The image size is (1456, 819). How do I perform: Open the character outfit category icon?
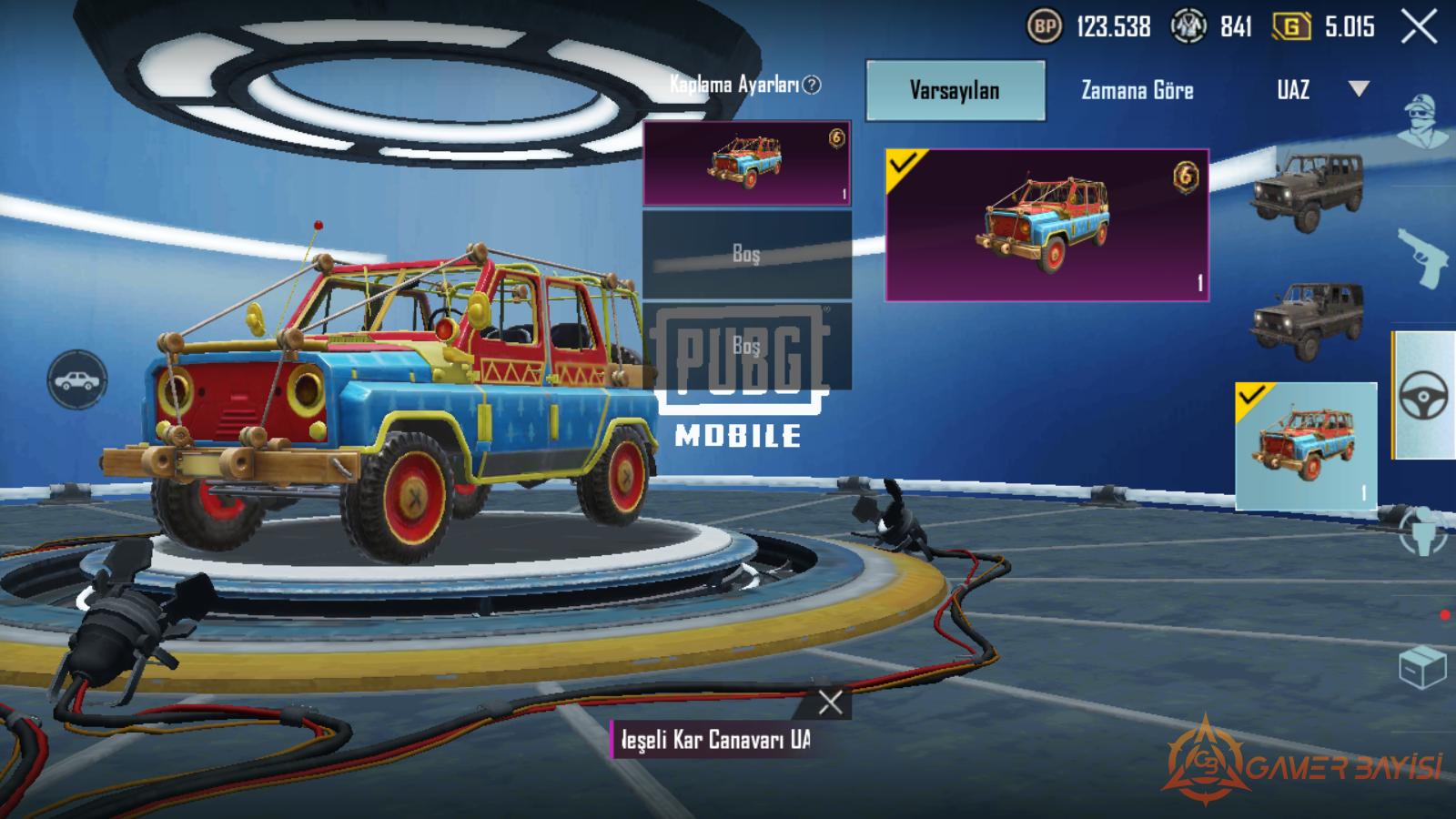coord(1421,120)
